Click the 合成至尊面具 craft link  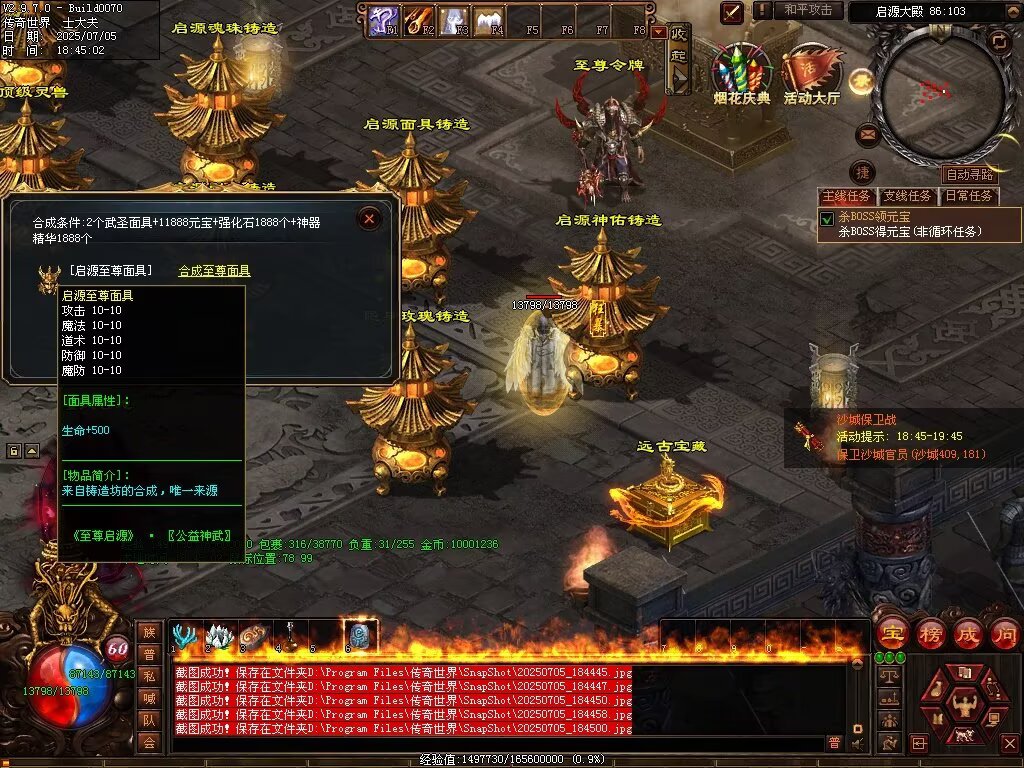(214, 271)
